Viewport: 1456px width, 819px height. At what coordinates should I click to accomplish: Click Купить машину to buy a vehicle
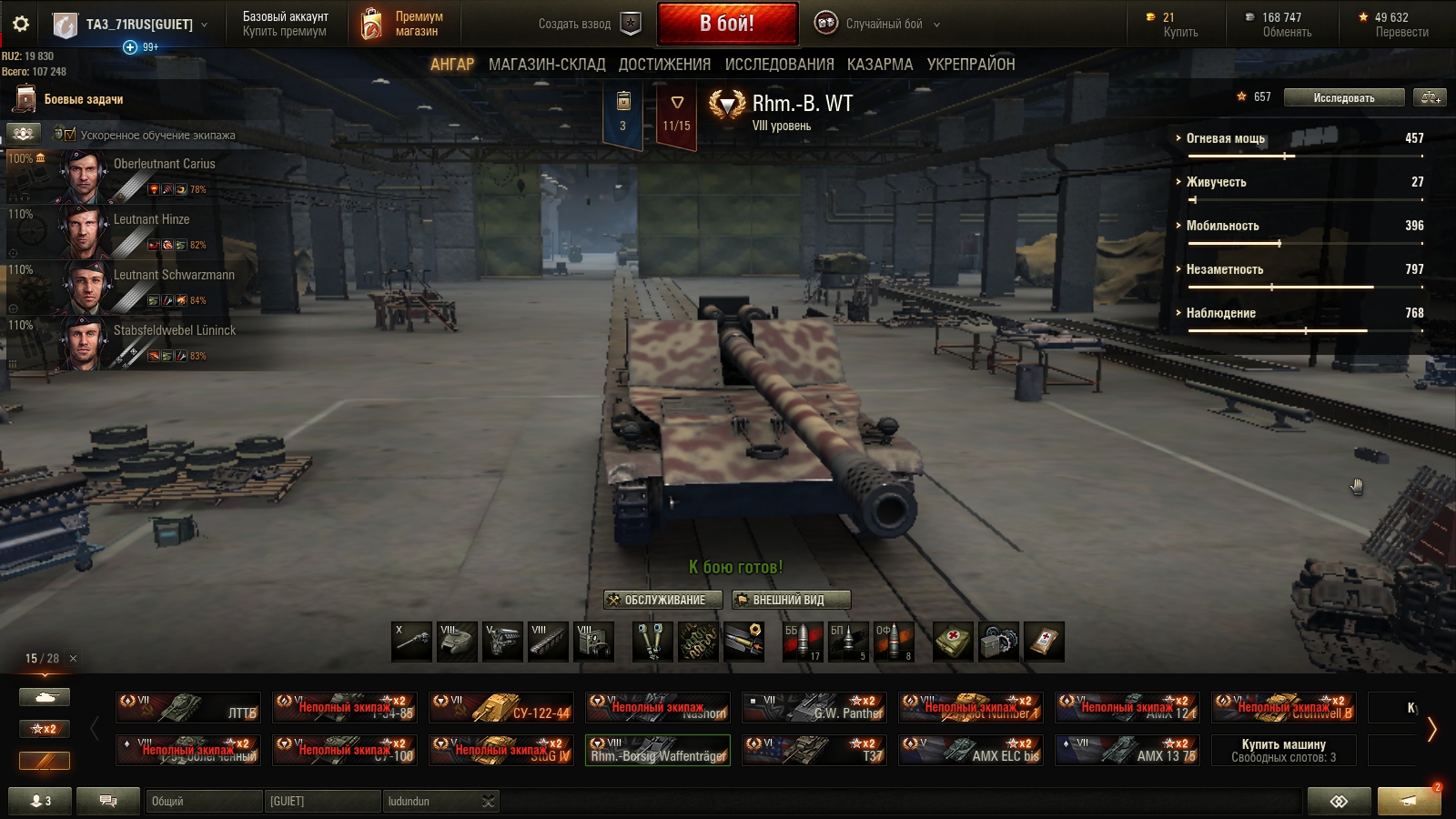[1283, 750]
